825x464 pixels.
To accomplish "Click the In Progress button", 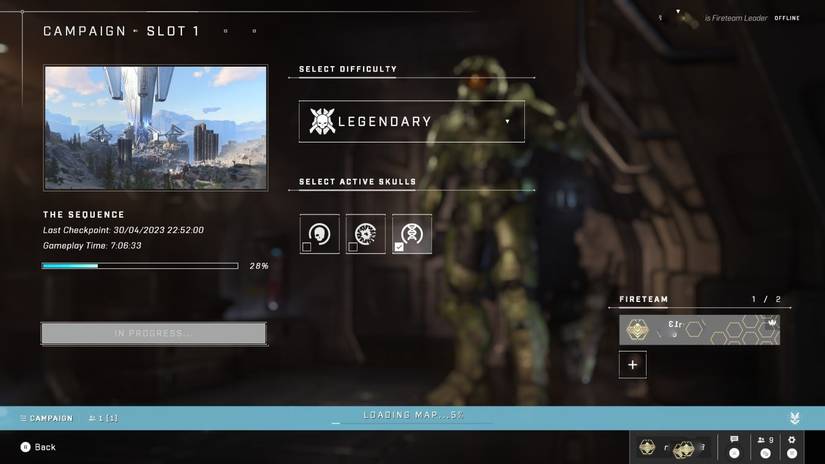I will [x=154, y=333].
